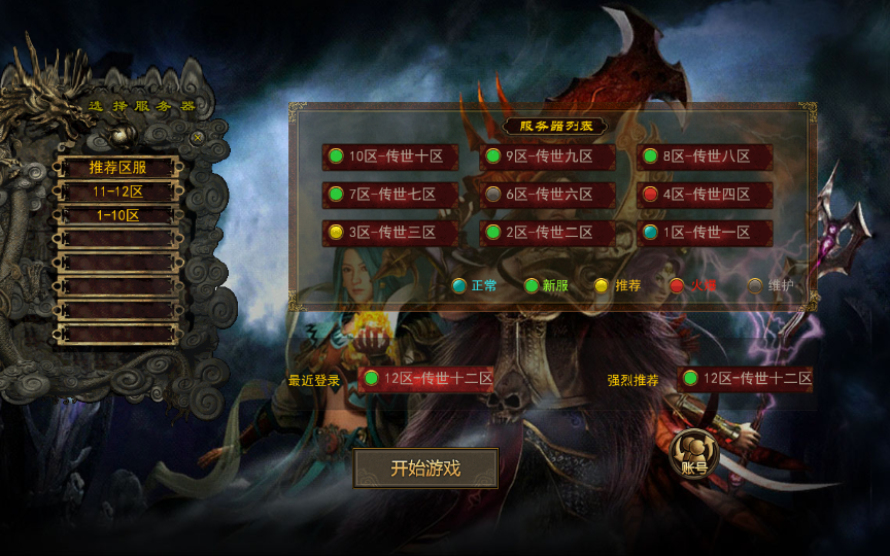Switch to the 11-12区 server group

pyautogui.click(x=117, y=191)
